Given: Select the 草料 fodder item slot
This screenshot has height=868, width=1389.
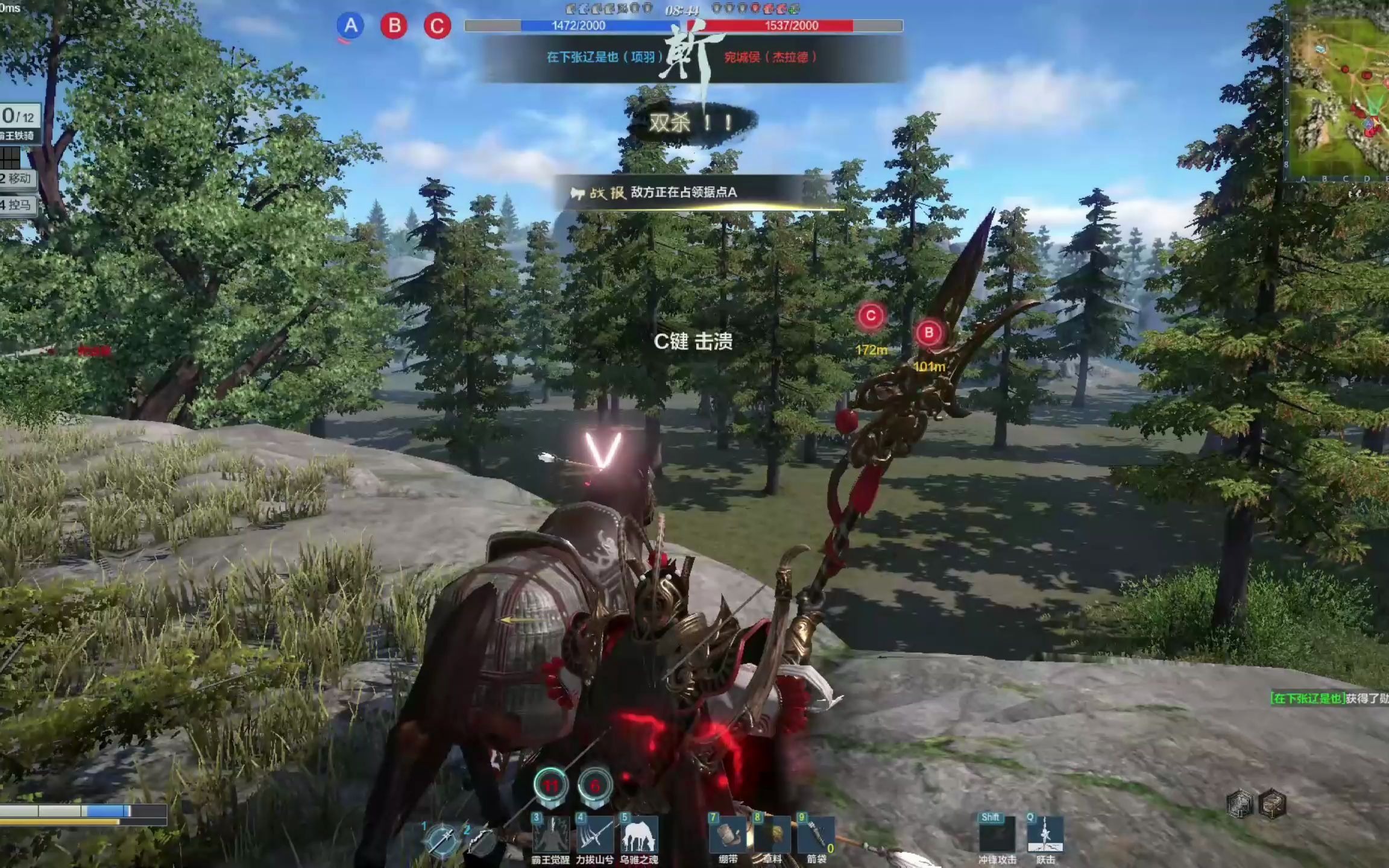Looking at the screenshot, I should click(x=772, y=835).
